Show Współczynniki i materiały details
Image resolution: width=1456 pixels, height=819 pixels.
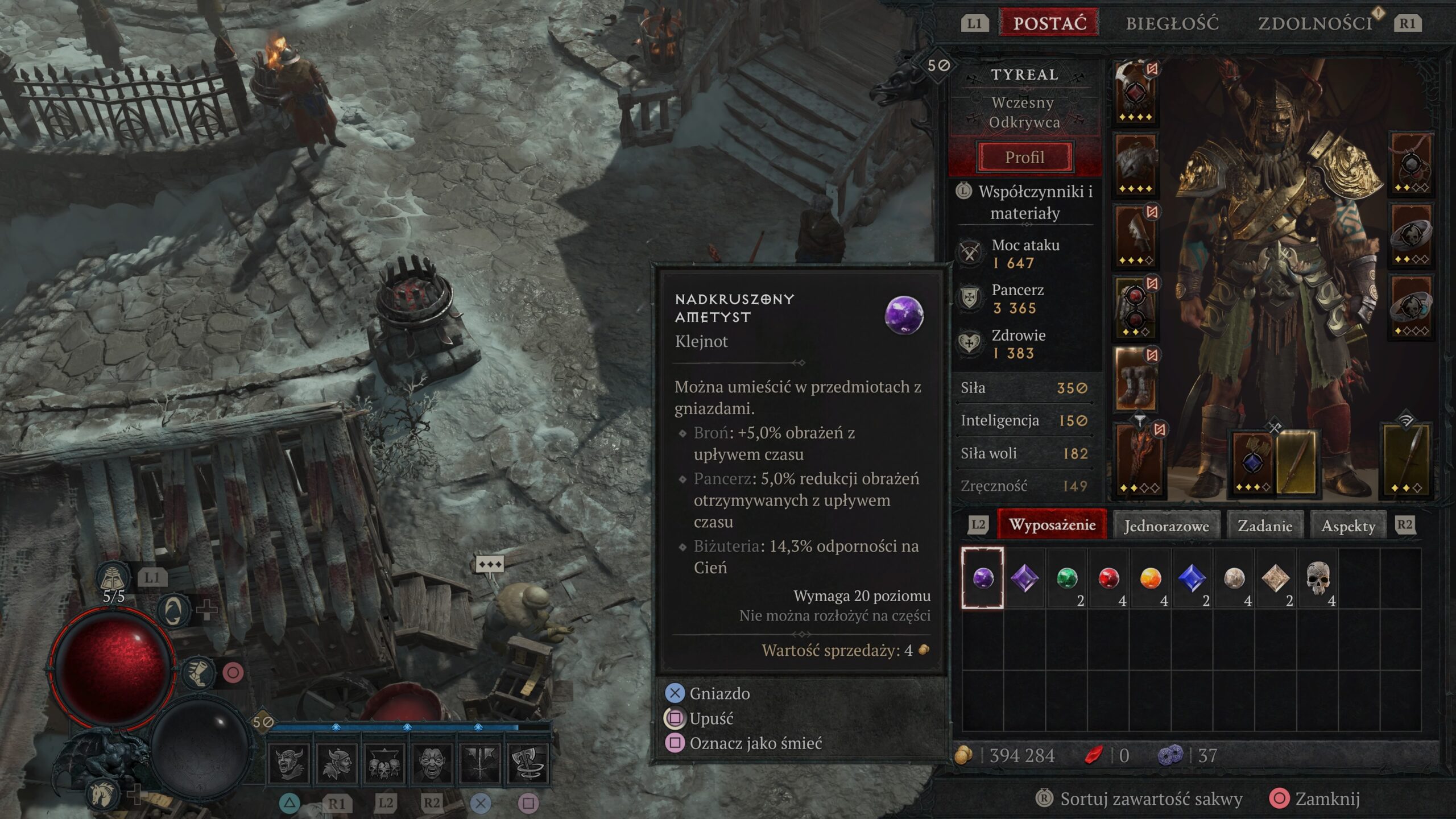pyautogui.click(x=1035, y=202)
